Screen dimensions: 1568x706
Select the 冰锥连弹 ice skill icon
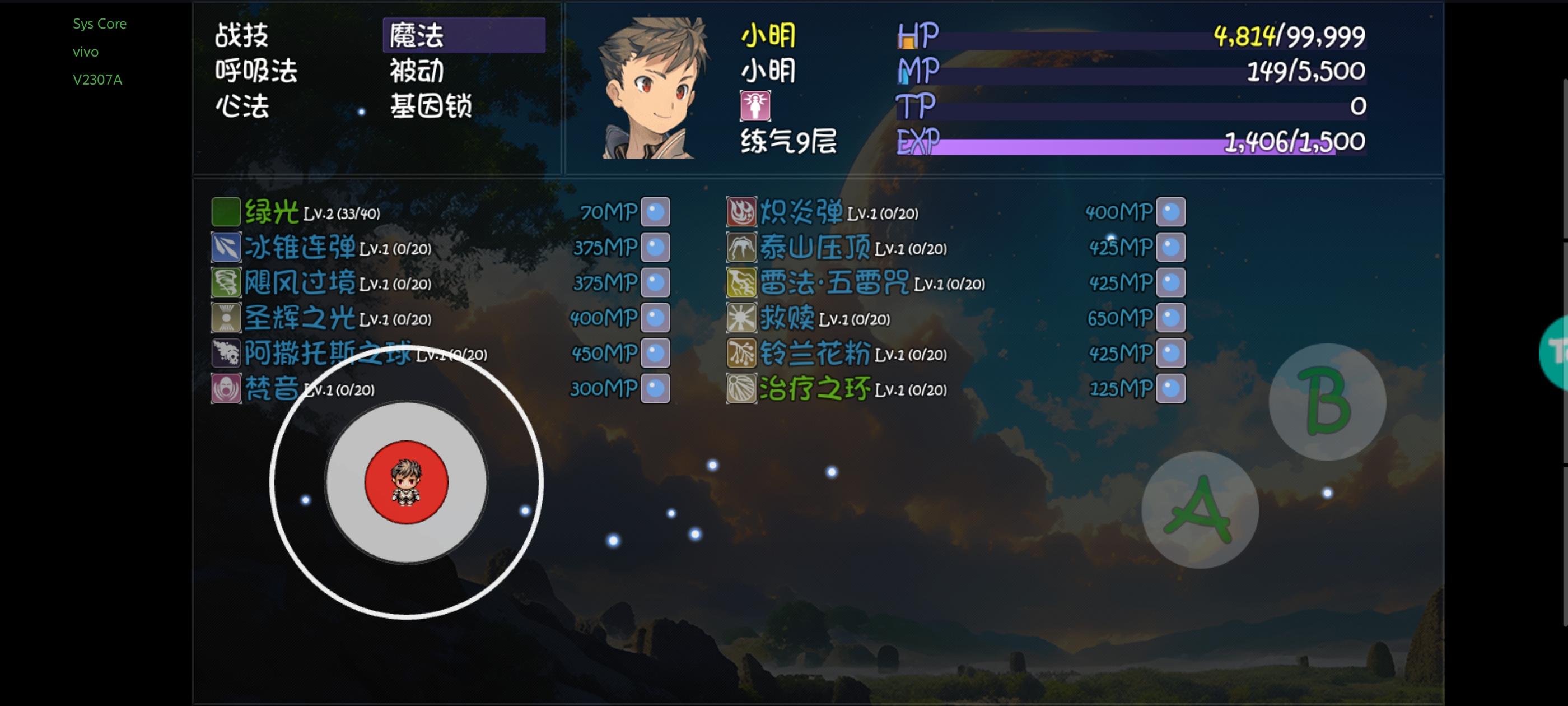(226, 247)
